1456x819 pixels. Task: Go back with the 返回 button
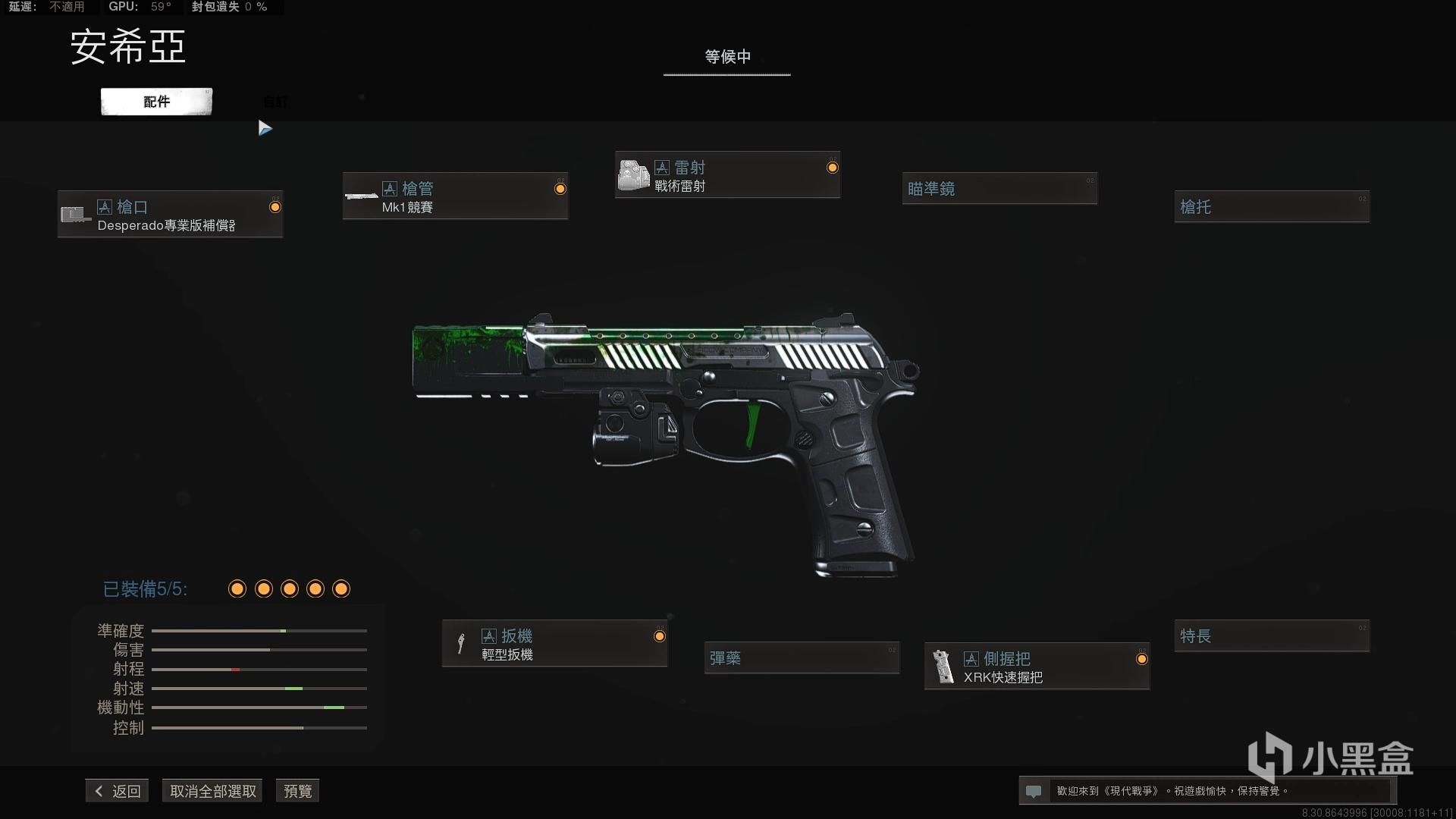[x=118, y=791]
